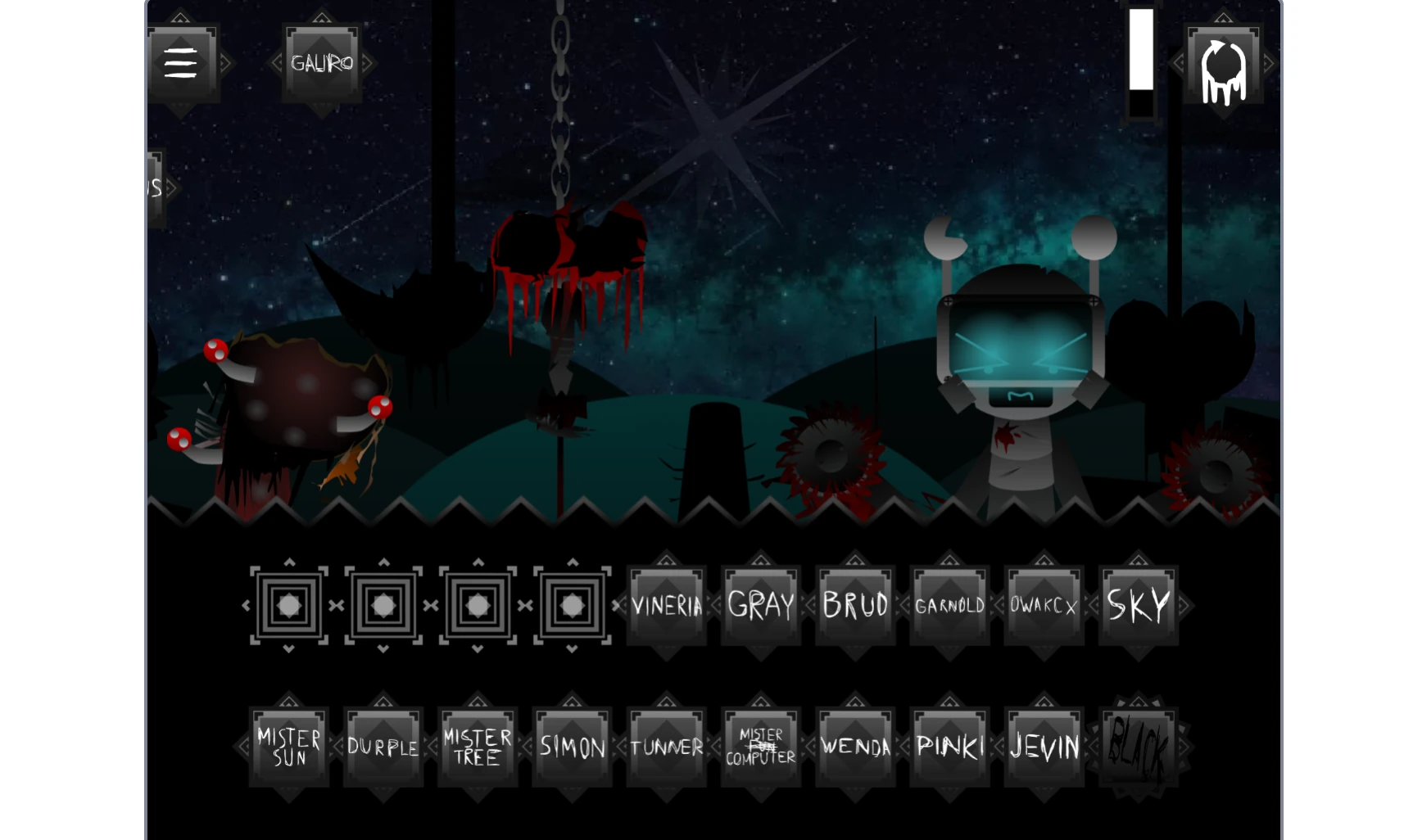This screenshot has width=1404, height=840.
Task: Open the GAURO title plaque
Action: pos(322,63)
